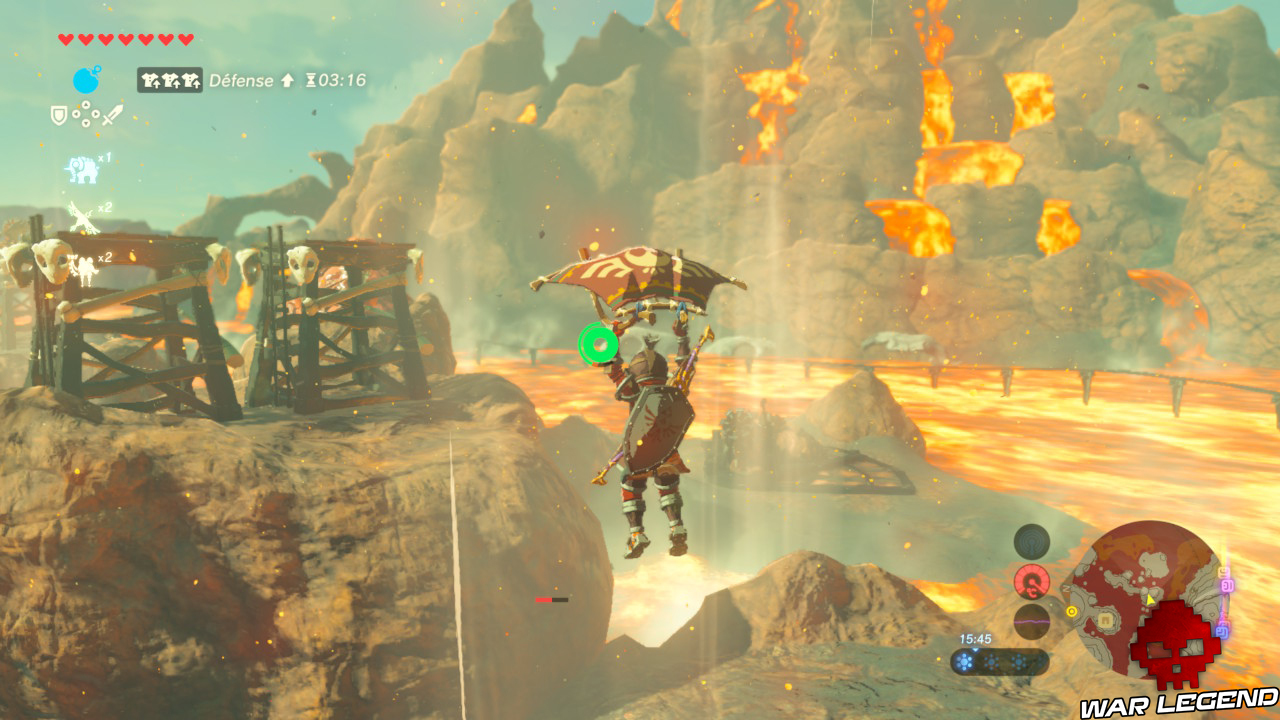Click the yellow waypoint circle on the minimap
This screenshot has width=1280, height=720.
(x=1072, y=611)
